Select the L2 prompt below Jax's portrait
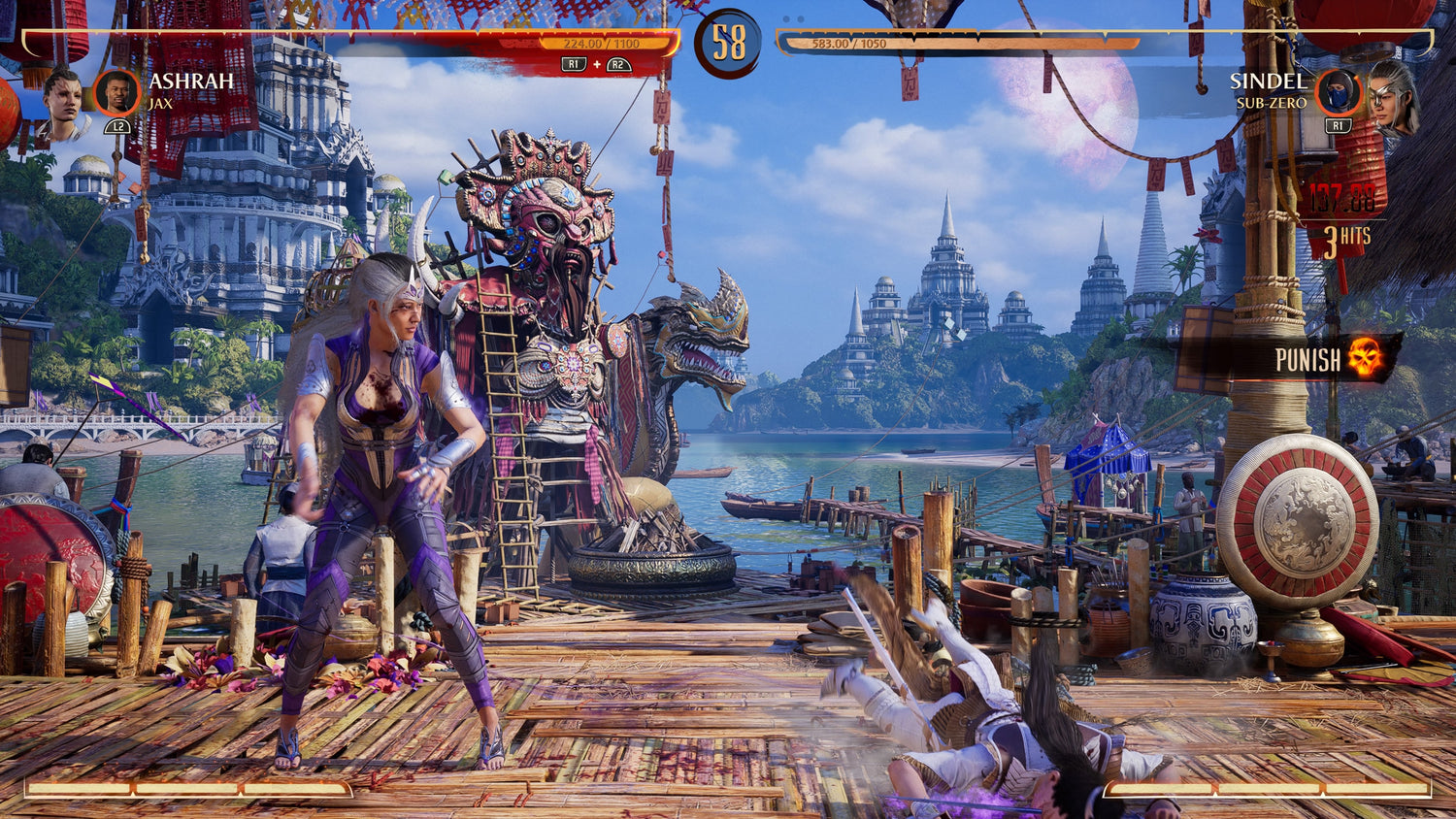 (x=116, y=125)
